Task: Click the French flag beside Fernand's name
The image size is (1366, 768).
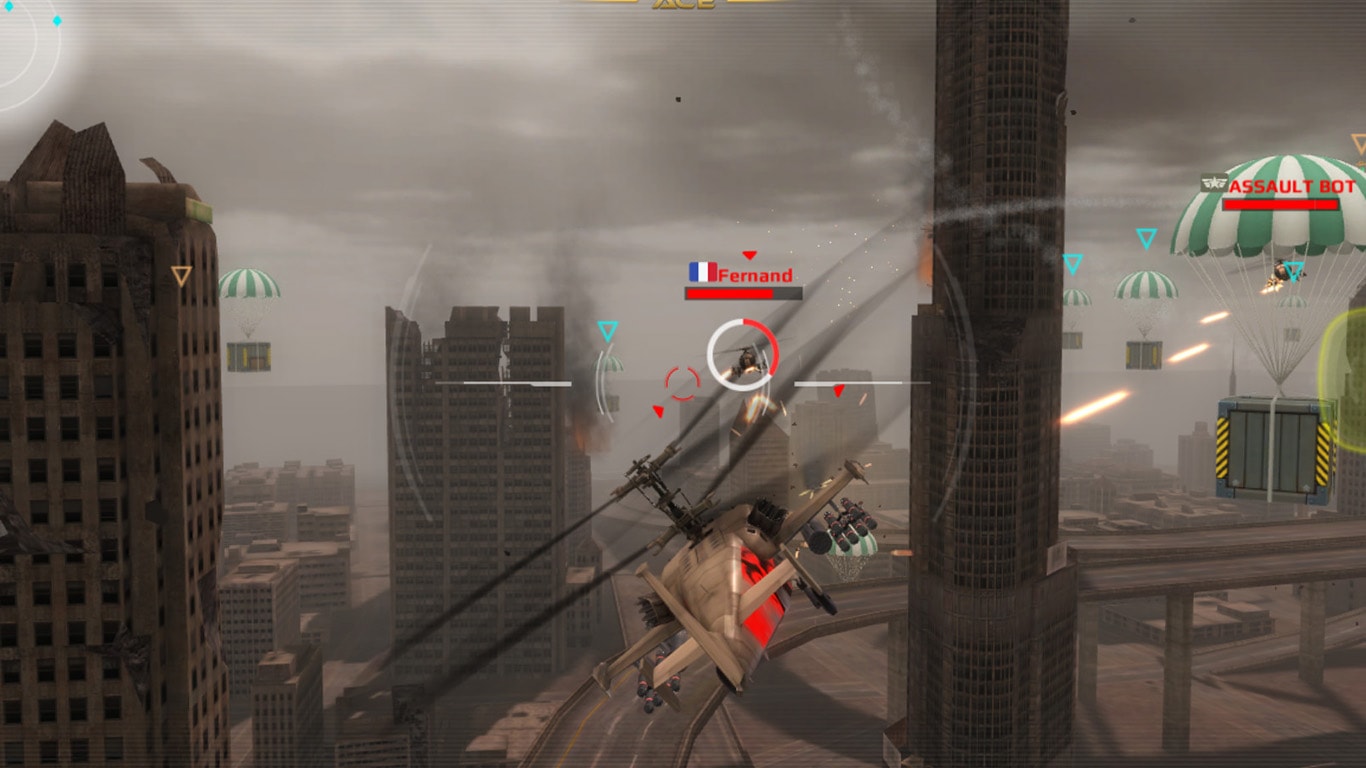Action: [703, 272]
